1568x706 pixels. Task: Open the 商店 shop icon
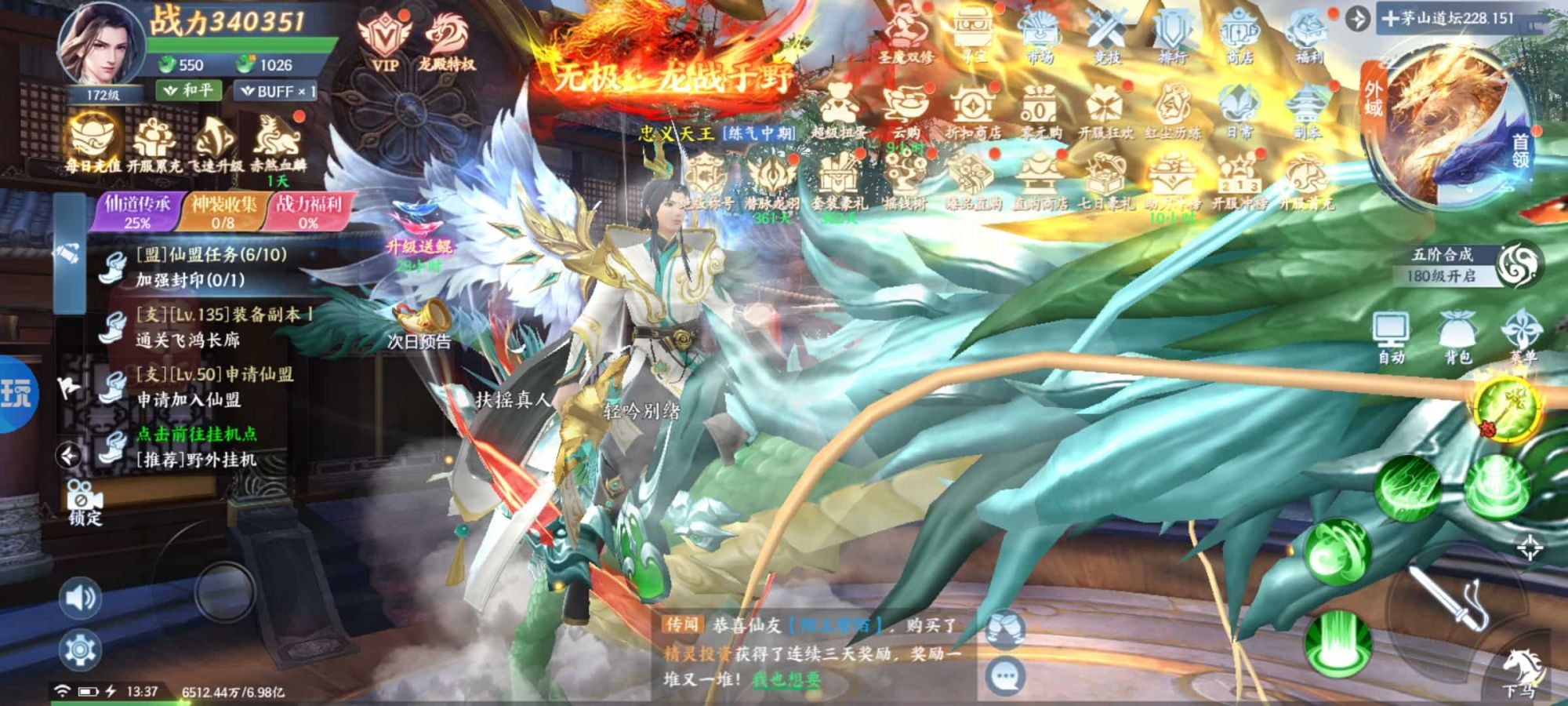pyautogui.click(x=1240, y=38)
